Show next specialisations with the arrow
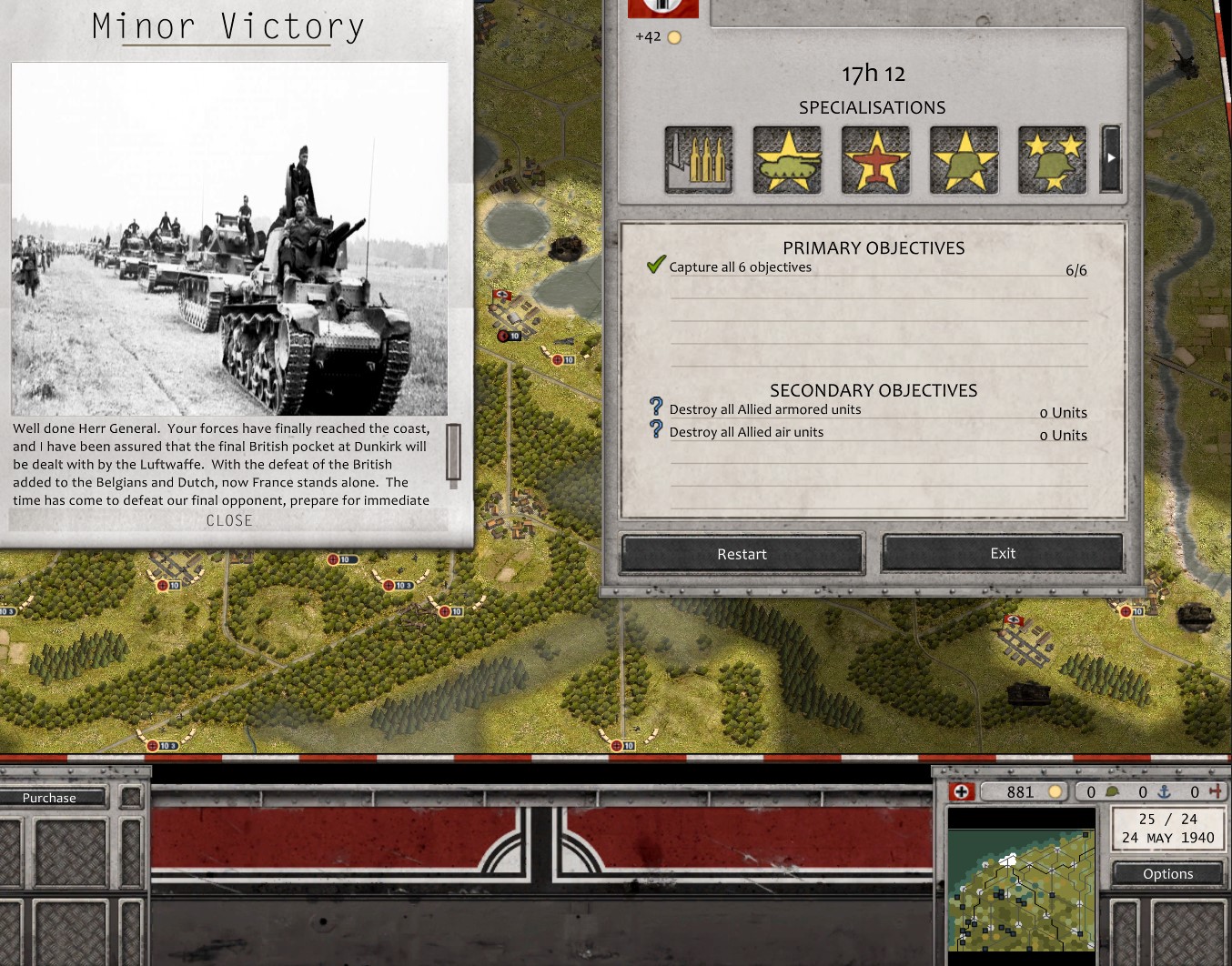Screen dimensions: 1232x966 click(1110, 158)
